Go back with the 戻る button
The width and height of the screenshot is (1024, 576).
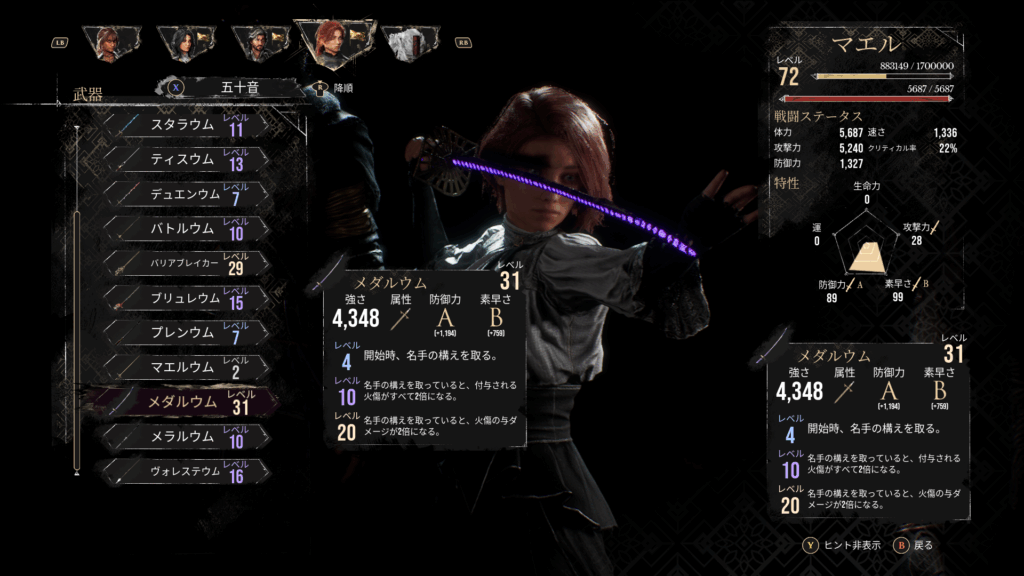913,546
